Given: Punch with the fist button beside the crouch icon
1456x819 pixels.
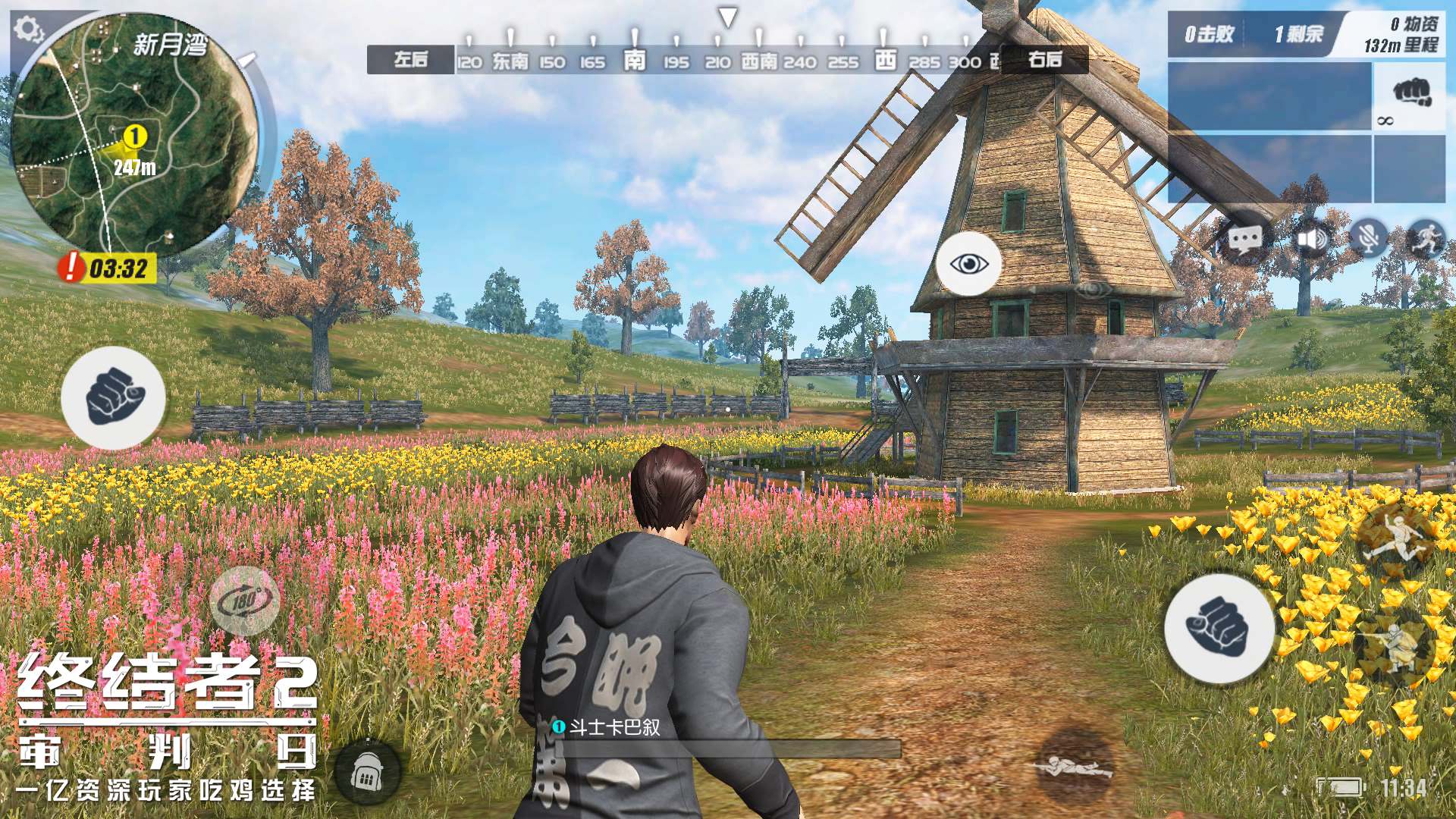Looking at the screenshot, I should point(1219,629).
